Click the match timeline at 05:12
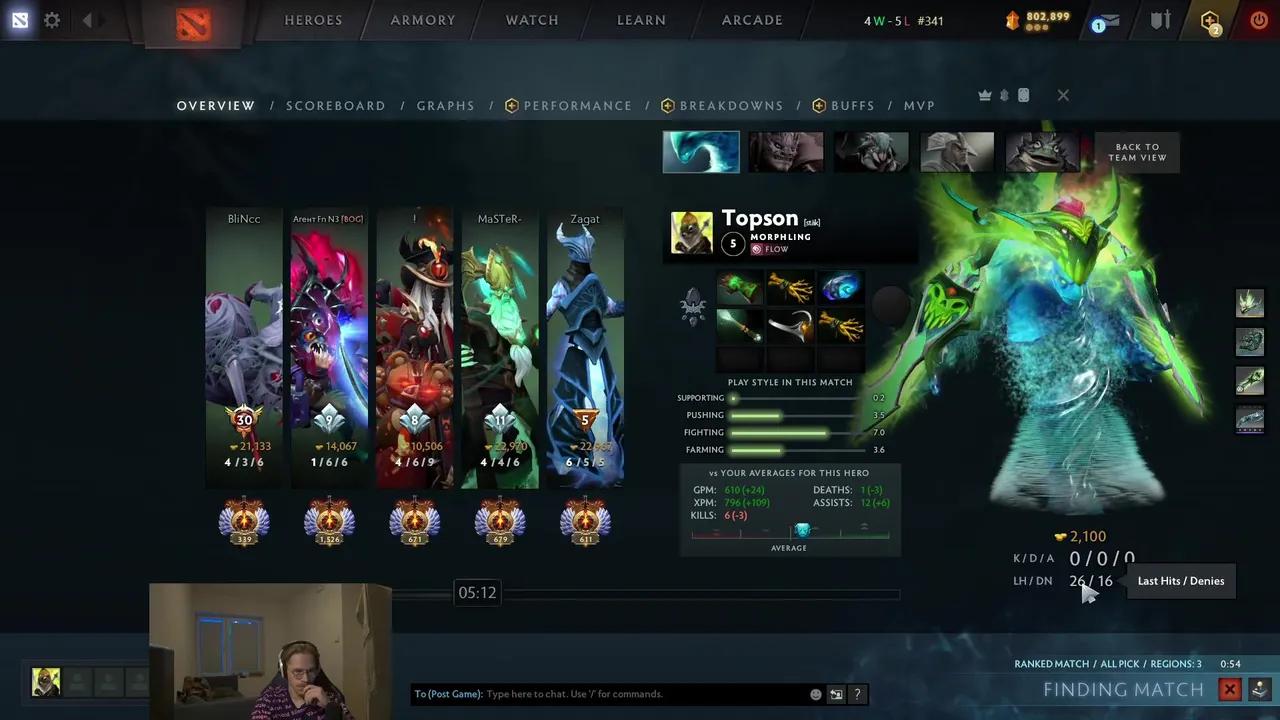This screenshot has width=1280, height=720. tap(477, 592)
